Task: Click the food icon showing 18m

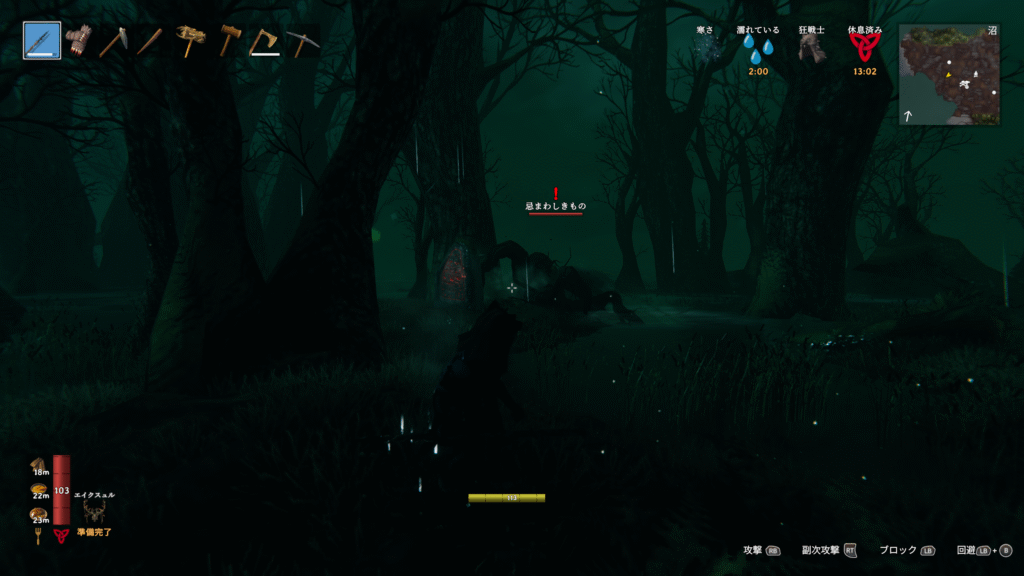Action: pos(38,464)
